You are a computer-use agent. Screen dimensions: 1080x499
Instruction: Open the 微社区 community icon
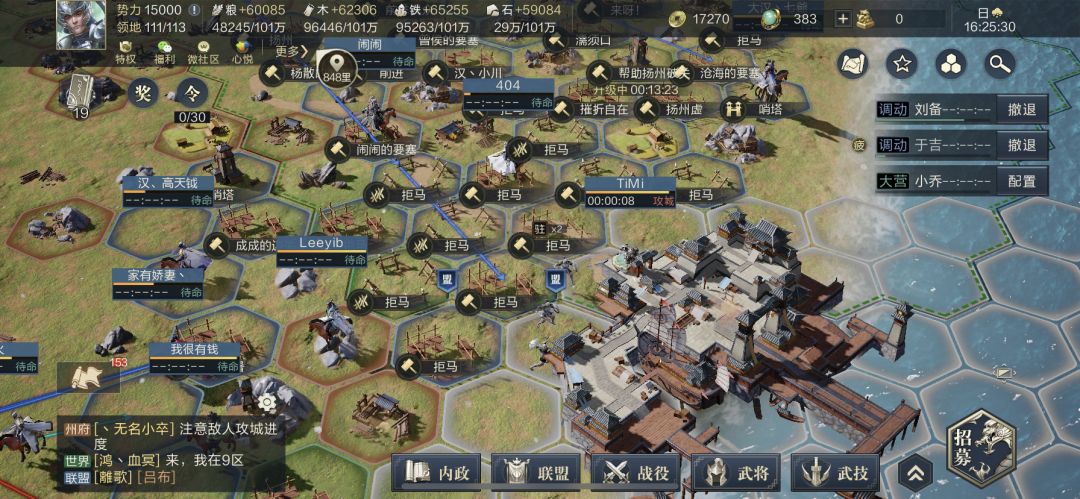[x=205, y=52]
